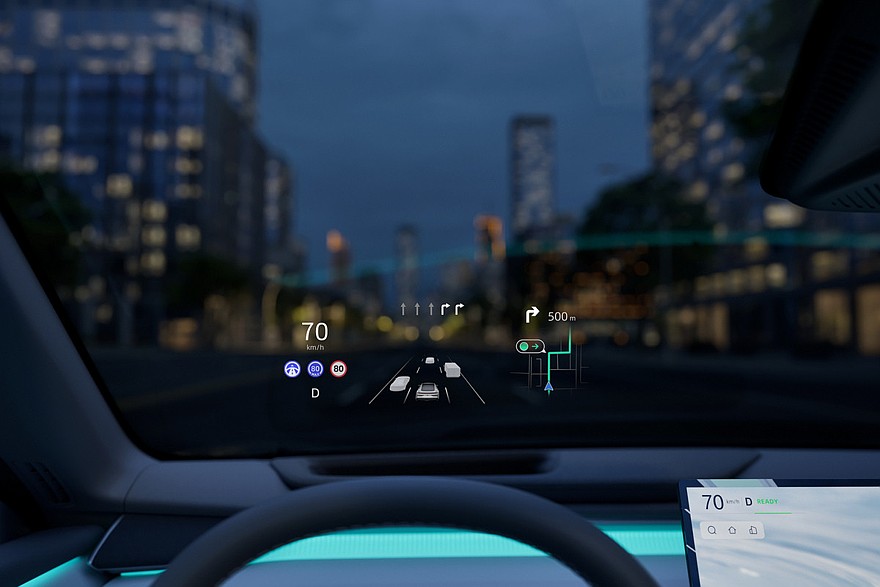Select the thumbs-up icon beside the home button
The height and width of the screenshot is (587, 880).
[753, 530]
